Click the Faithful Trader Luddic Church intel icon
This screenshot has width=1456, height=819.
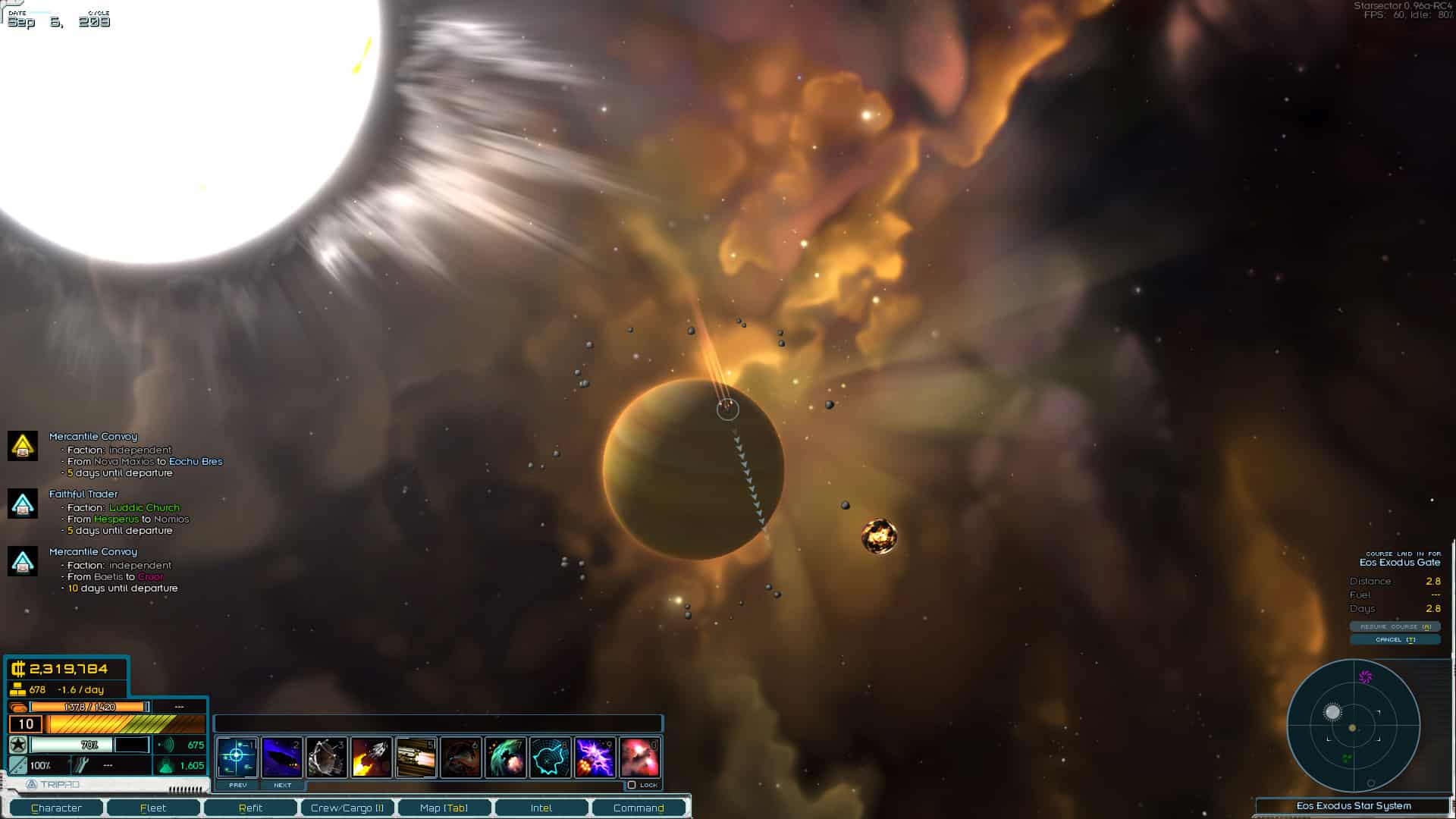point(23,504)
